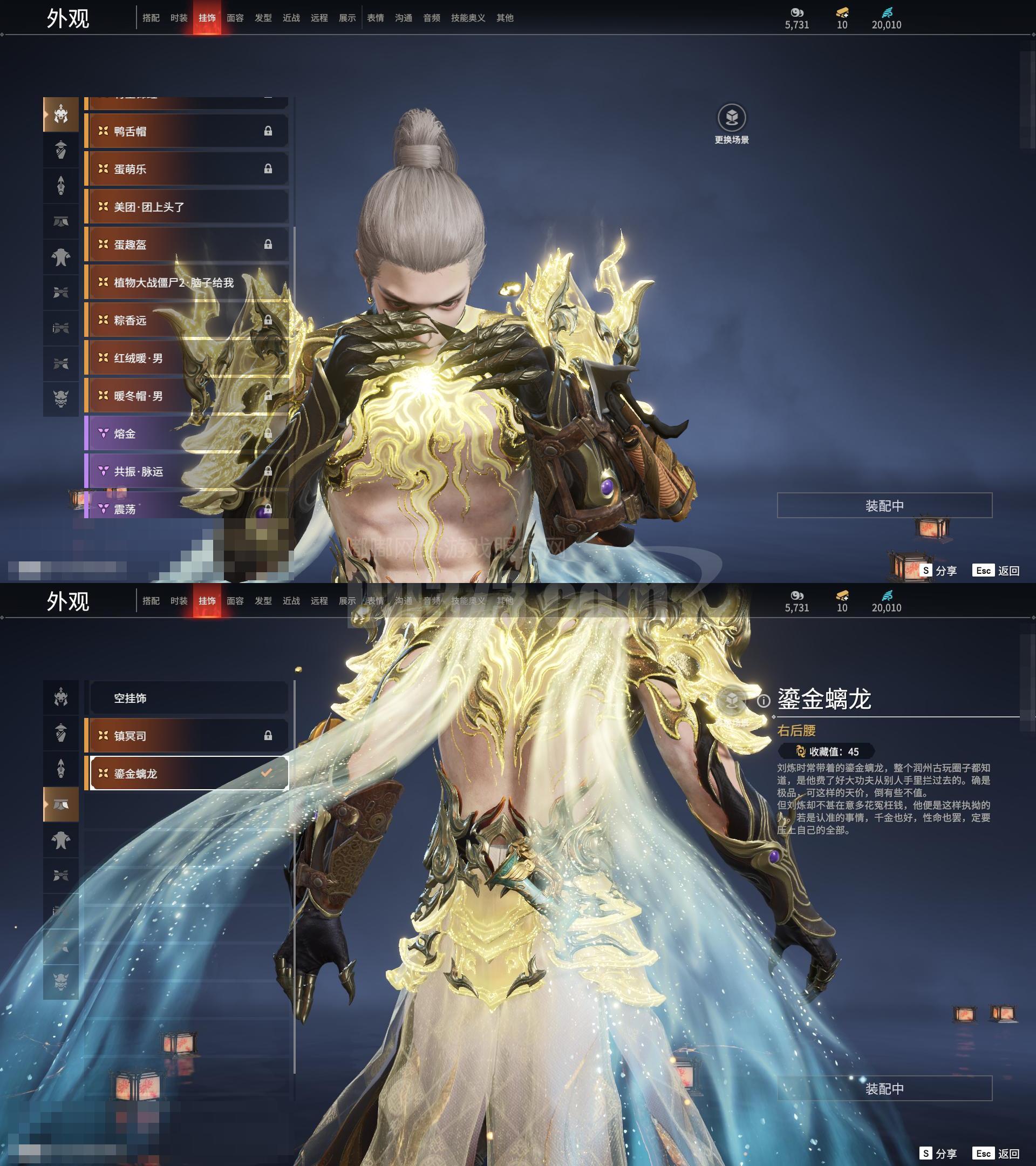Choose the 蛋萌乐 accessory from the list

(186, 169)
